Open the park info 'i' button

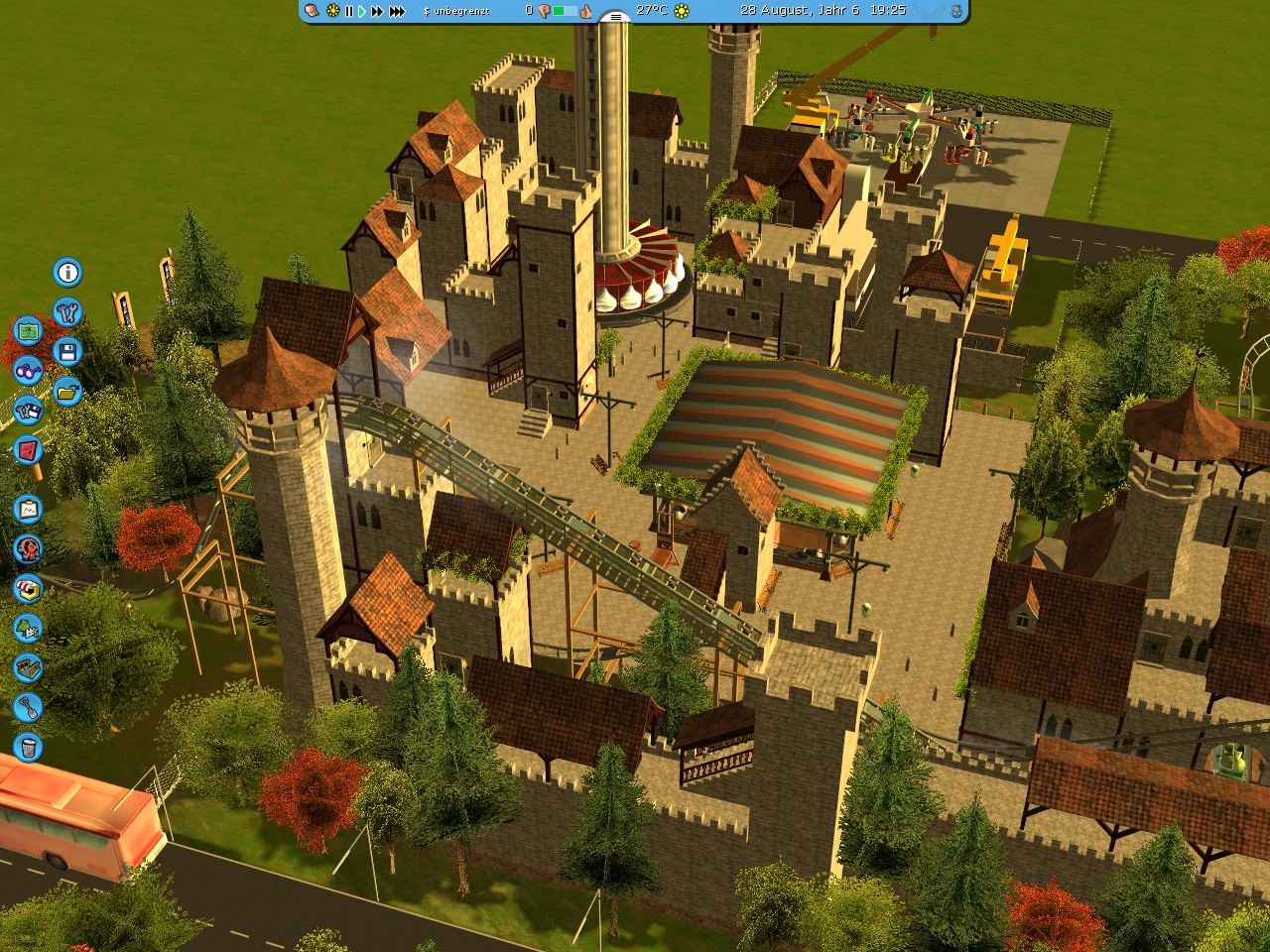67,272
